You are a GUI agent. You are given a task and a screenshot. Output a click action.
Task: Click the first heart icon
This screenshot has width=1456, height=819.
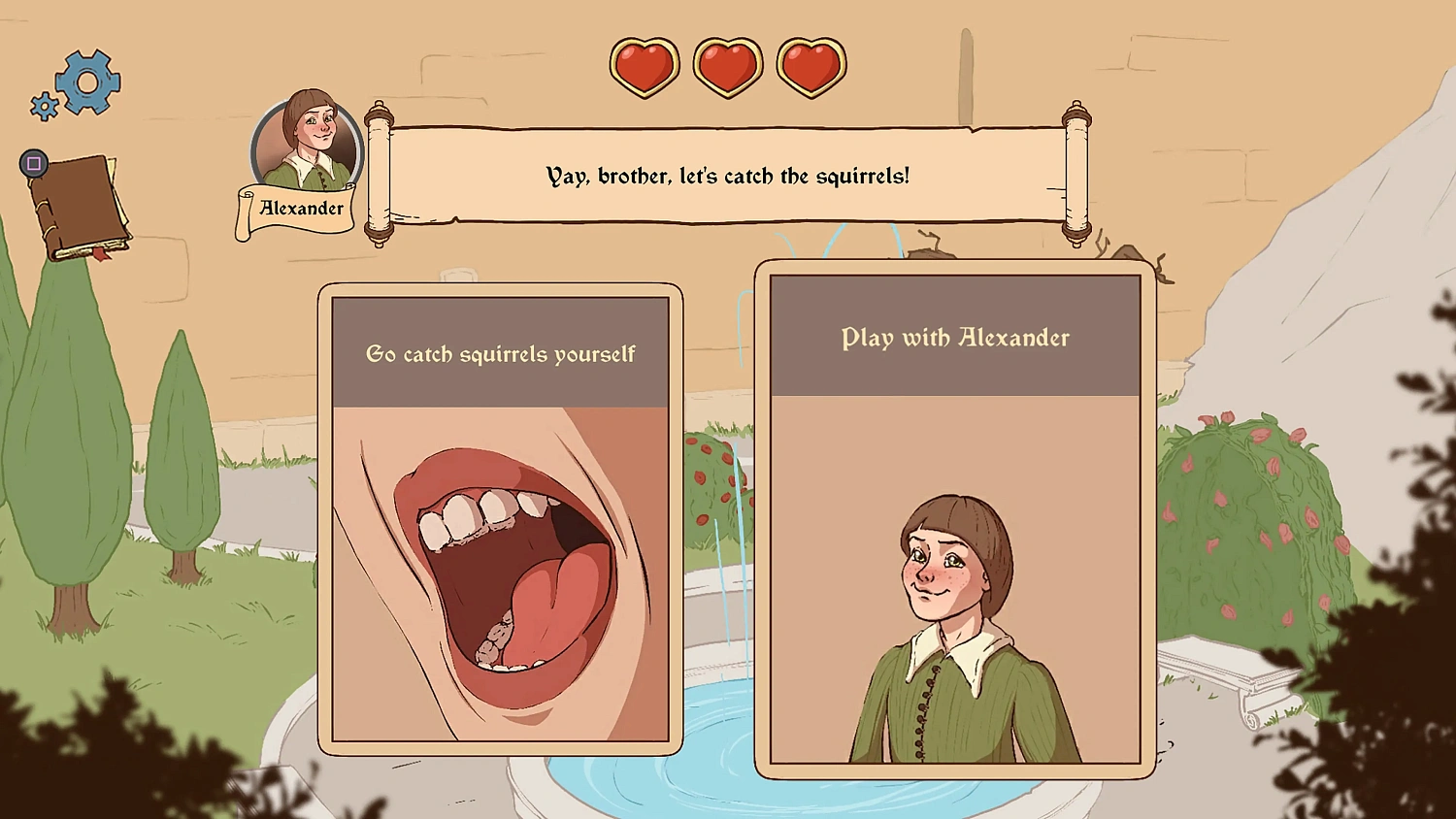[644, 66]
